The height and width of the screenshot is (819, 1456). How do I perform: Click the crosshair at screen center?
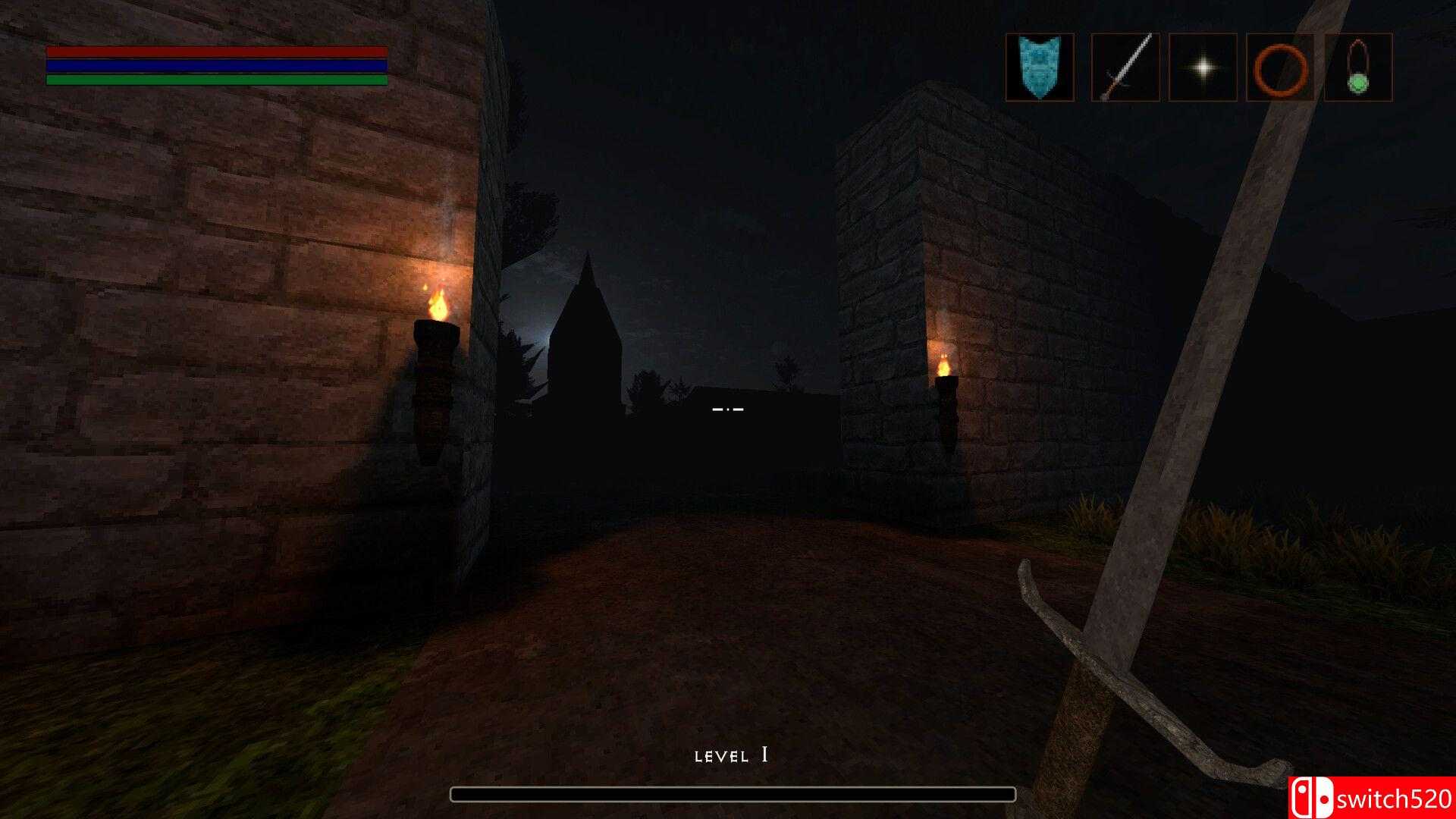(x=726, y=409)
